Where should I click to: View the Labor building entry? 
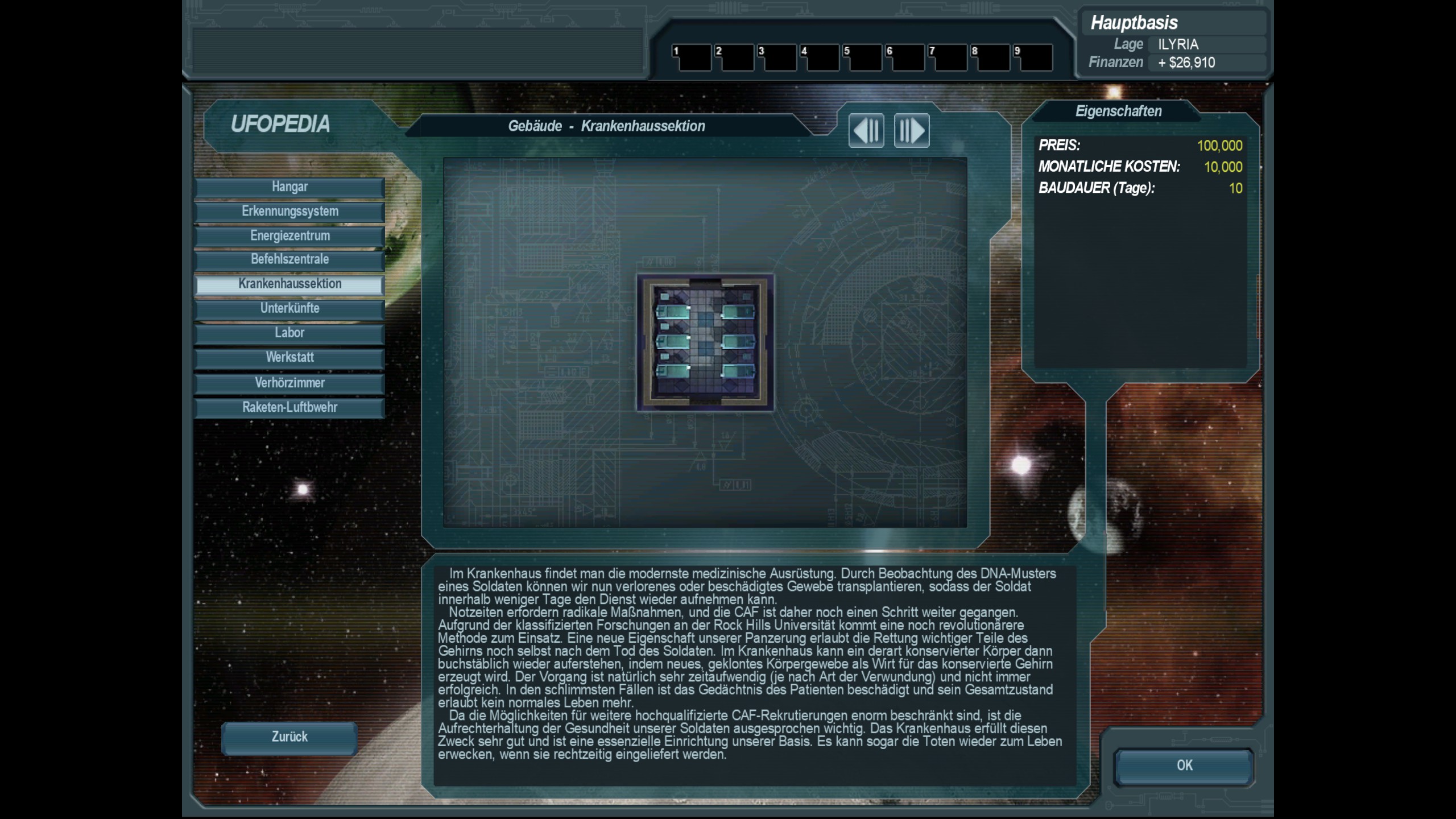(289, 333)
